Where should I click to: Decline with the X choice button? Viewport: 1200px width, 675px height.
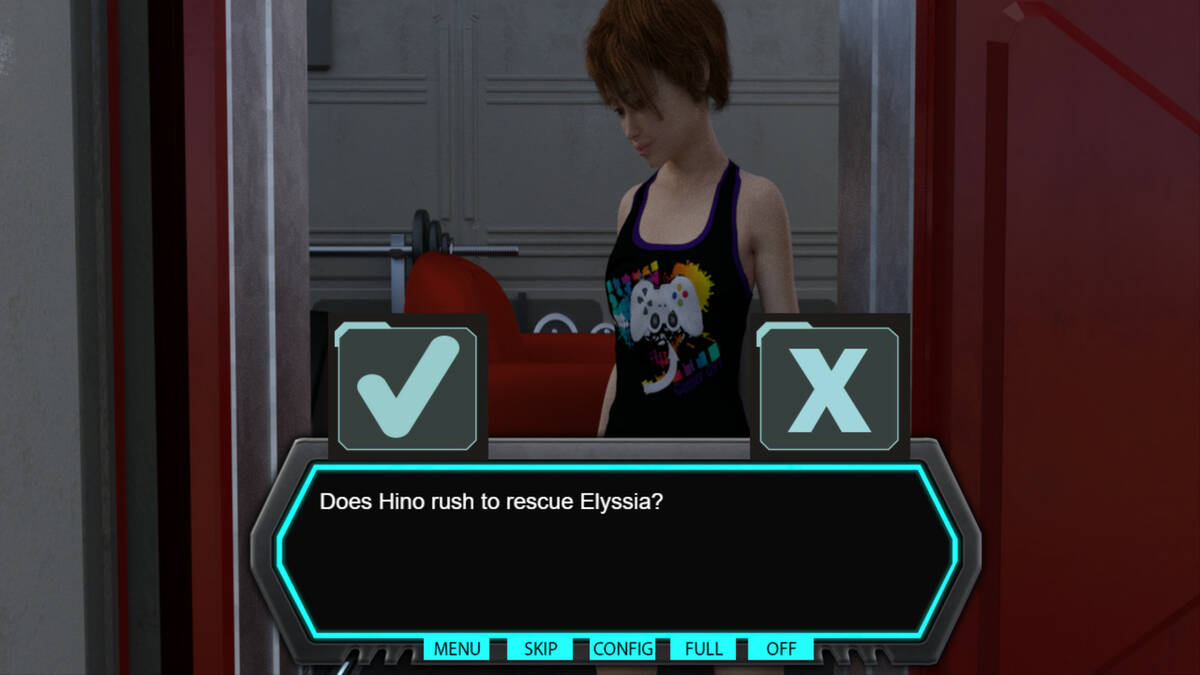click(829, 387)
